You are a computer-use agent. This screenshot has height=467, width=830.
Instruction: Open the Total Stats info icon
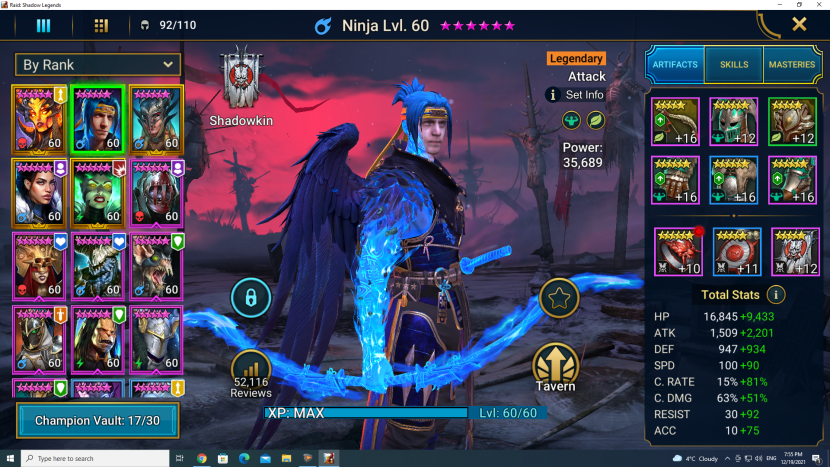(775, 295)
